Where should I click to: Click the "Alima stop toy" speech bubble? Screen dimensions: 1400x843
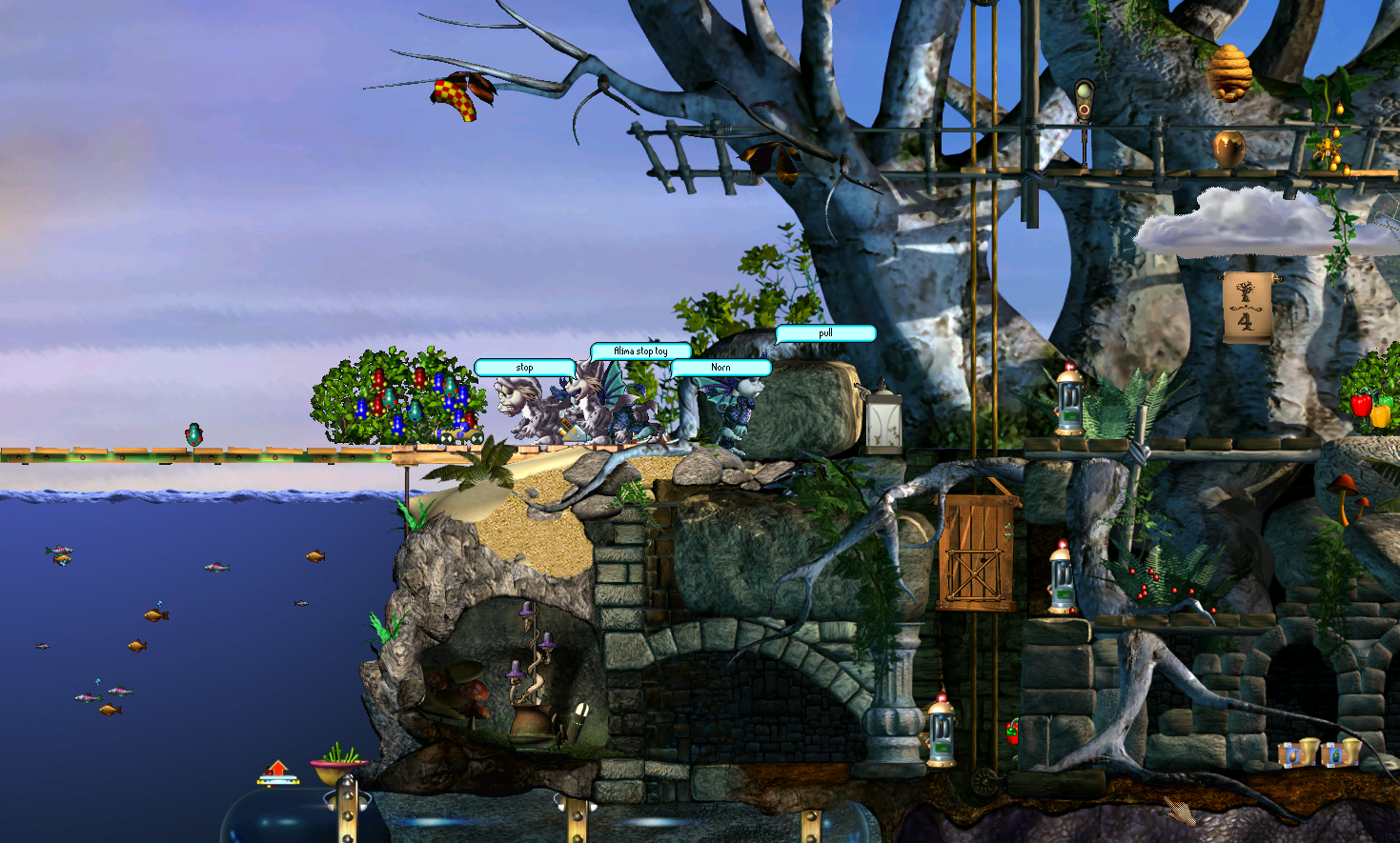pos(640,350)
